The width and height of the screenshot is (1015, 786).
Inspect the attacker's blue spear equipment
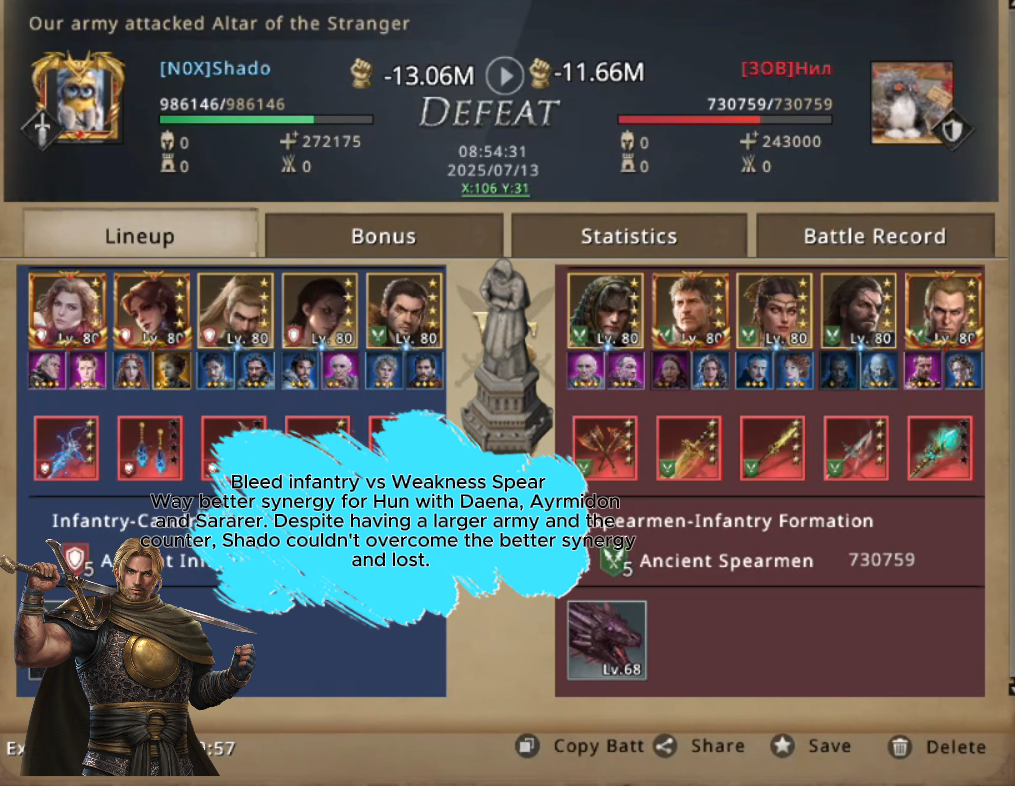[66, 448]
